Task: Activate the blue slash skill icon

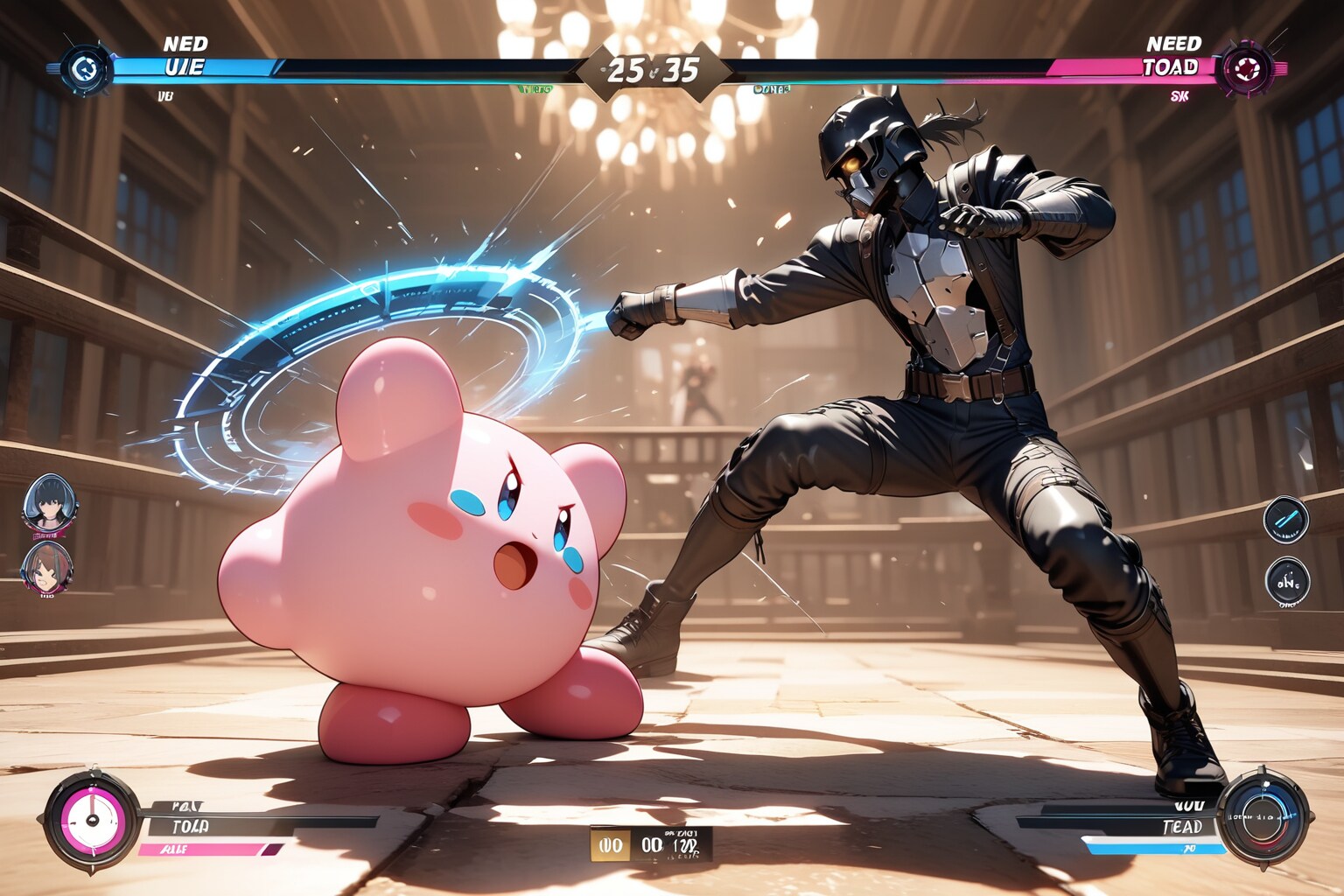Action: tap(1286, 517)
